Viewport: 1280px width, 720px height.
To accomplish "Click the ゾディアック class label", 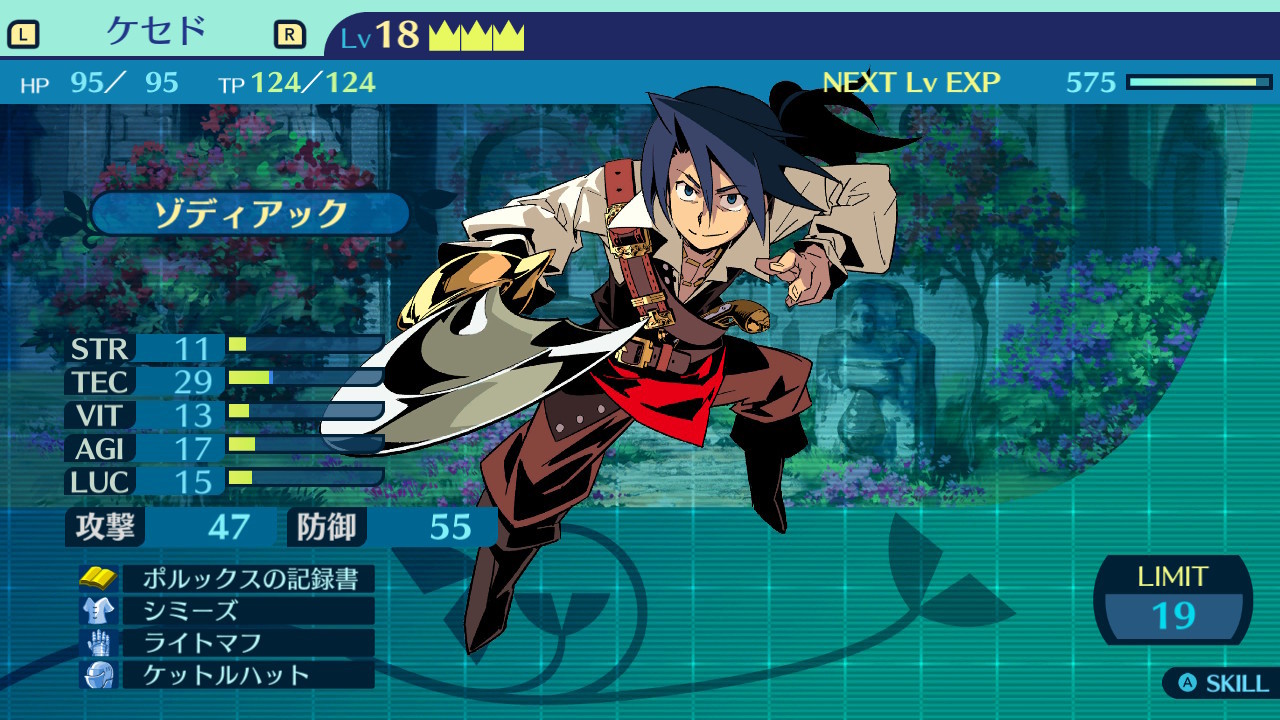I will pyautogui.click(x=250, y=213).
